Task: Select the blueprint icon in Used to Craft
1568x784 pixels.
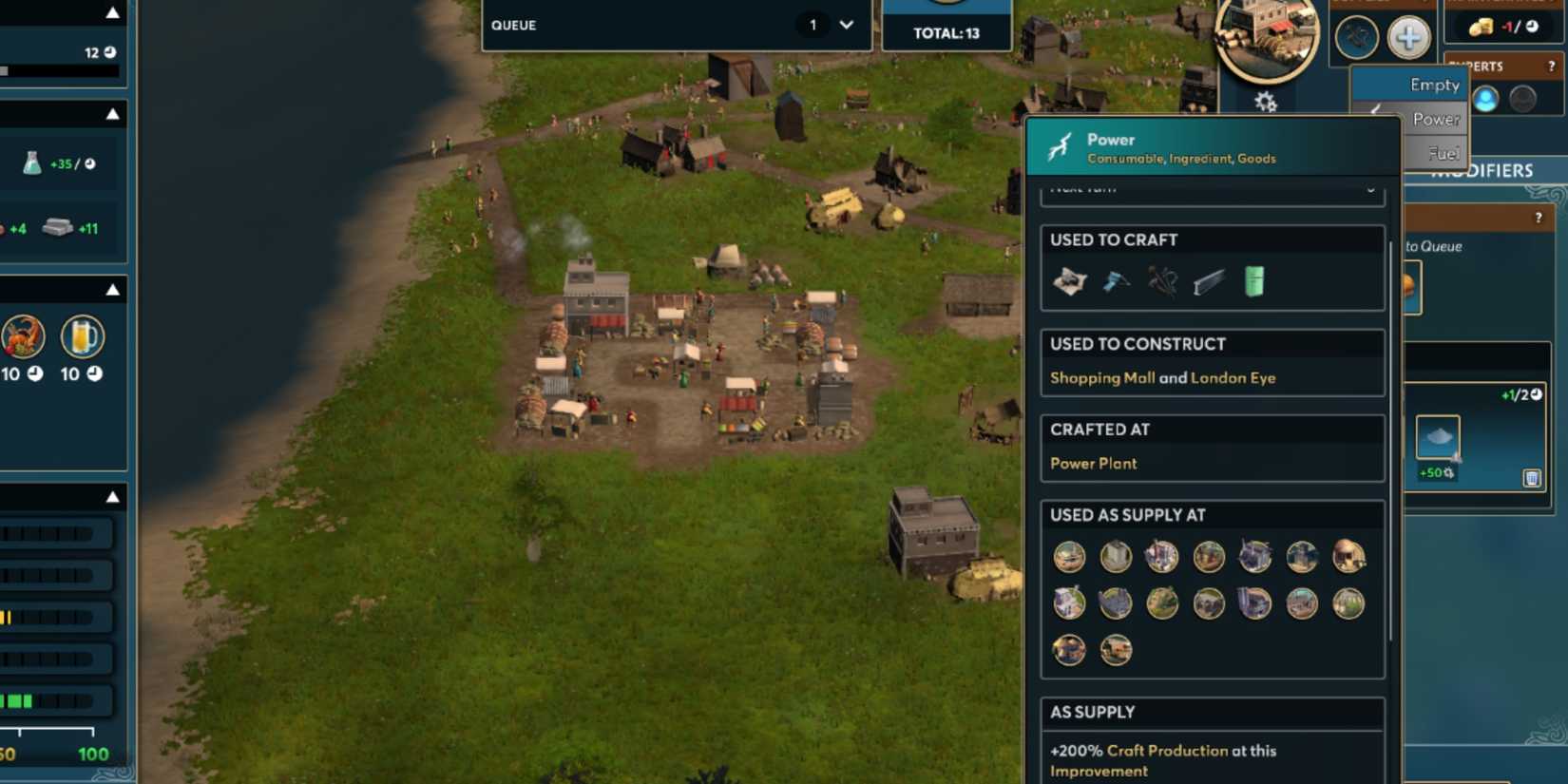Action: tap(1071, 281)
